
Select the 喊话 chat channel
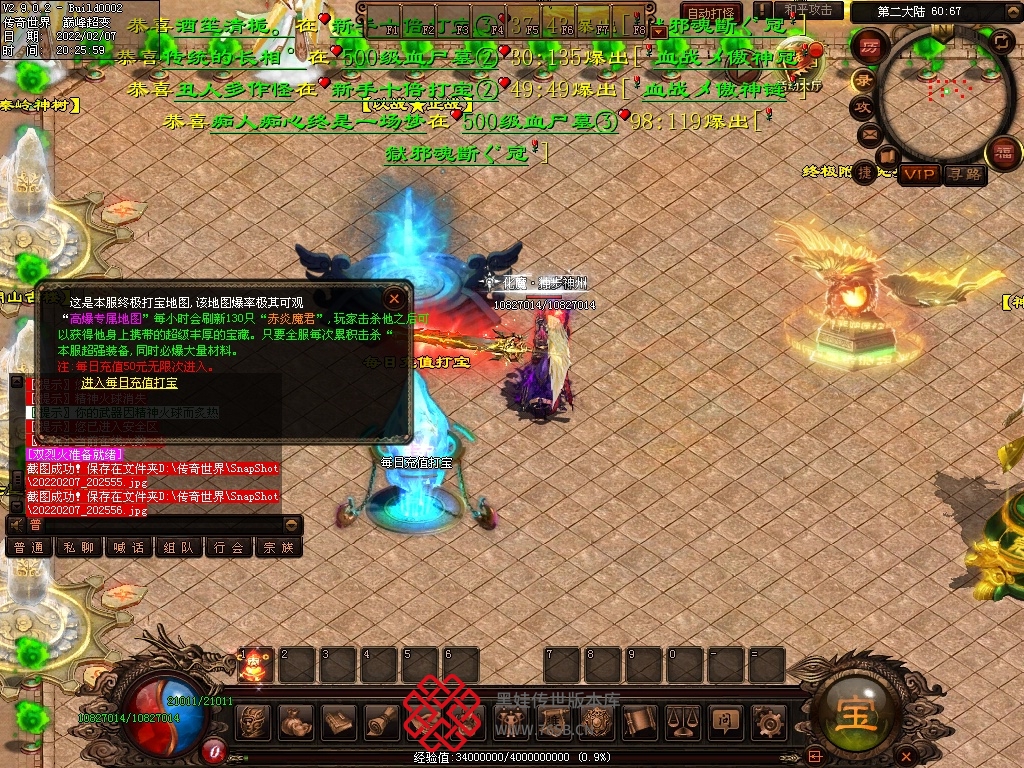click(129, 548)
